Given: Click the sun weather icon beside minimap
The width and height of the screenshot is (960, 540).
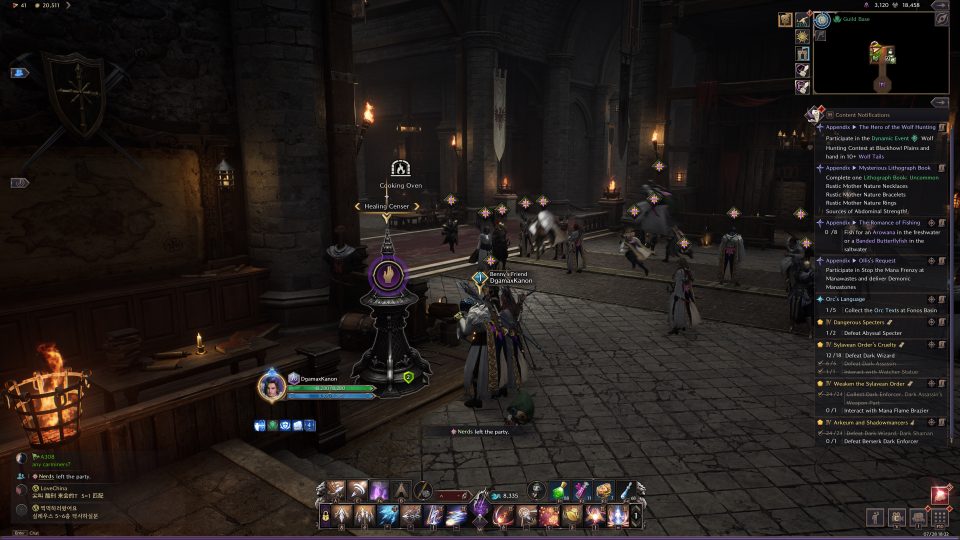Looking at the screenshot, I should (x=802, y=37).
